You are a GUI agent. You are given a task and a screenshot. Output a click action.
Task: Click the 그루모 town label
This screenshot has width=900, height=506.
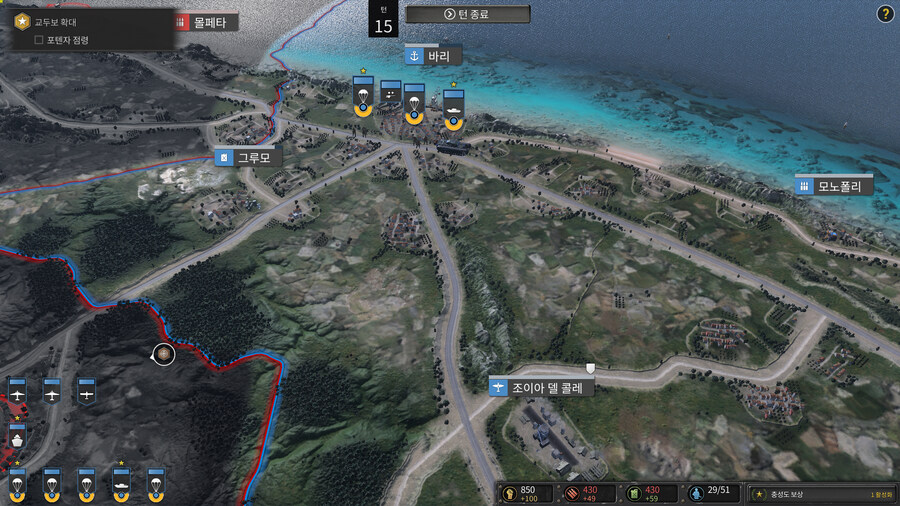[247, 157]
